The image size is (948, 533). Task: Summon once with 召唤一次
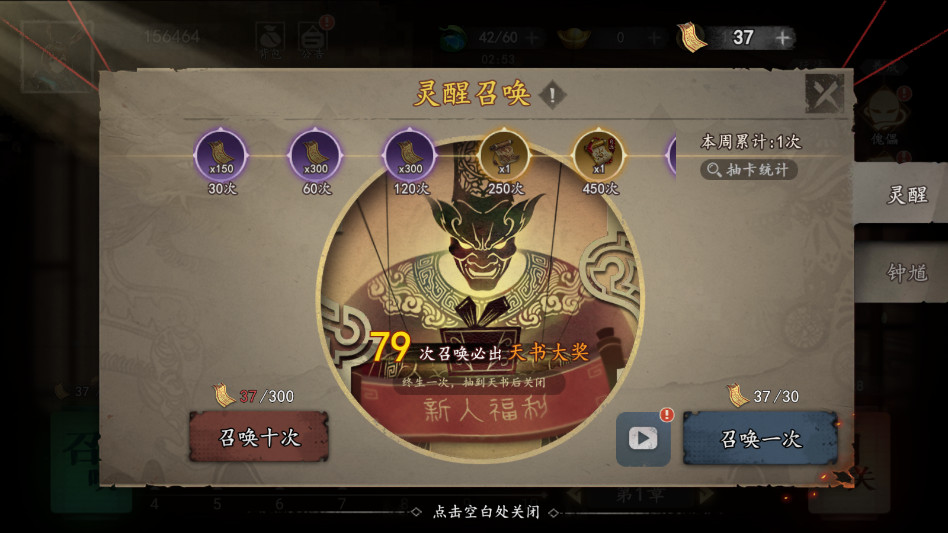pos(760,438)
